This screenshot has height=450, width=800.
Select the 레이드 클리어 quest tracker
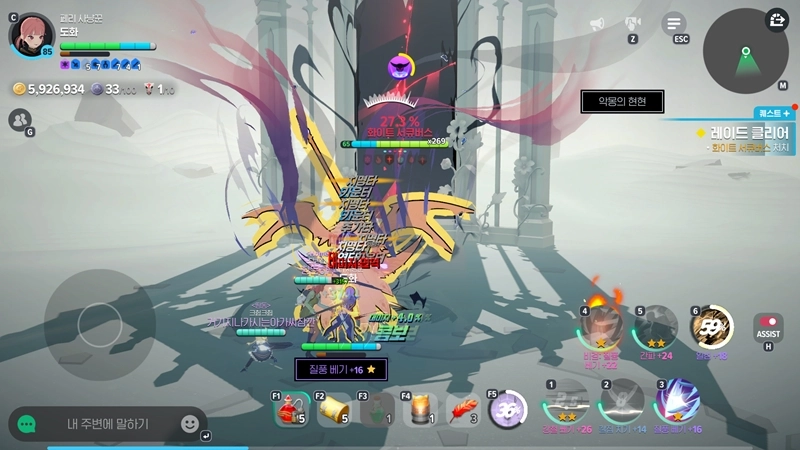point(745,132)
